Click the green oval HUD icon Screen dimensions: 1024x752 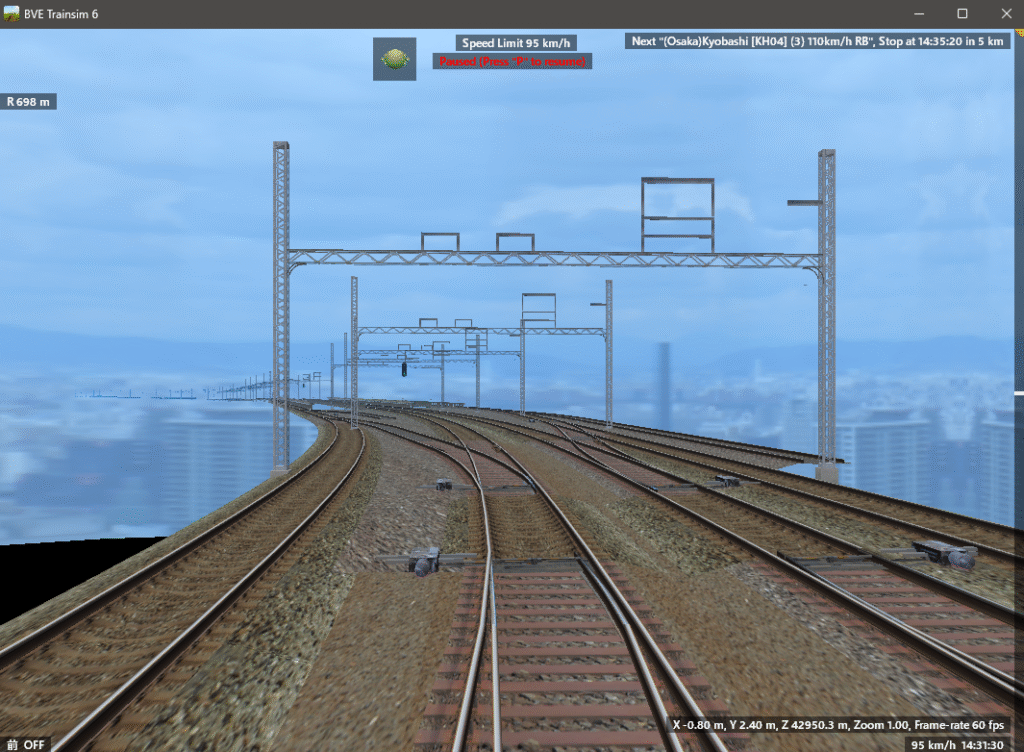tap(394, 59)
